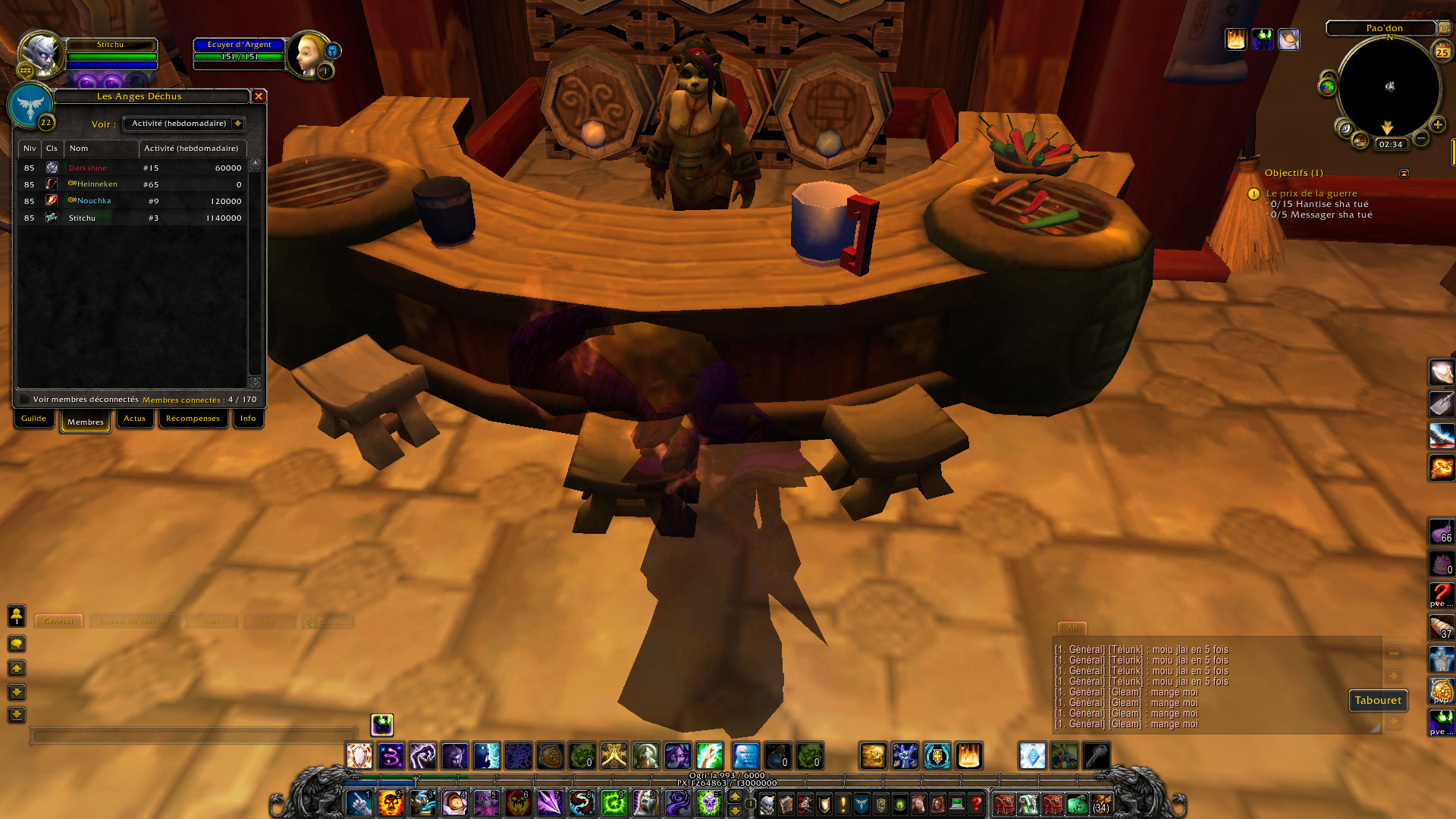Screen dimensions: 1456x819
Task: Select the Général chat tab
Action: point(58,622)
